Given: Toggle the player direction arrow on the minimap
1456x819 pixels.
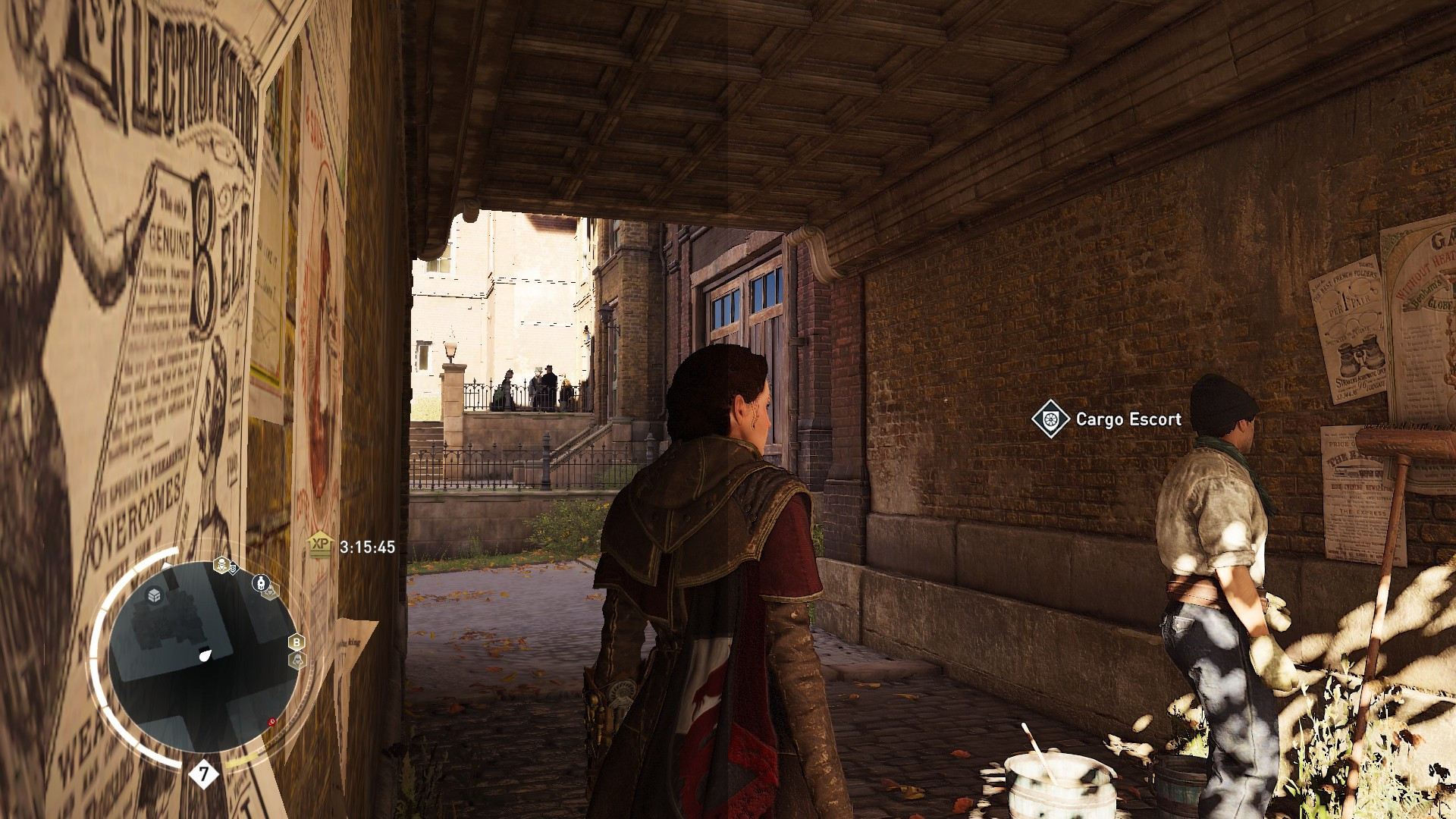Looking at the screenshot, I should [x=206, y=654].
